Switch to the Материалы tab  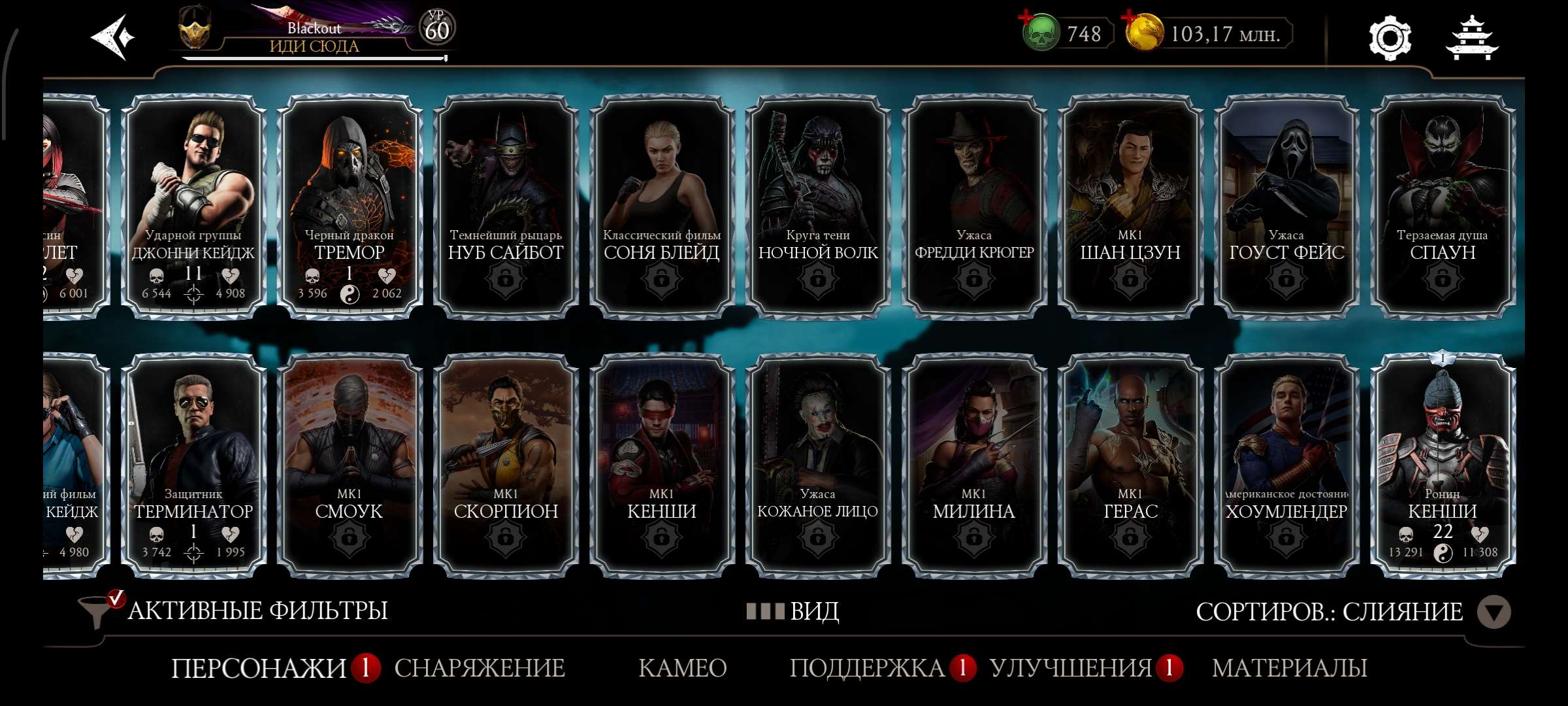coord(1289,668)
